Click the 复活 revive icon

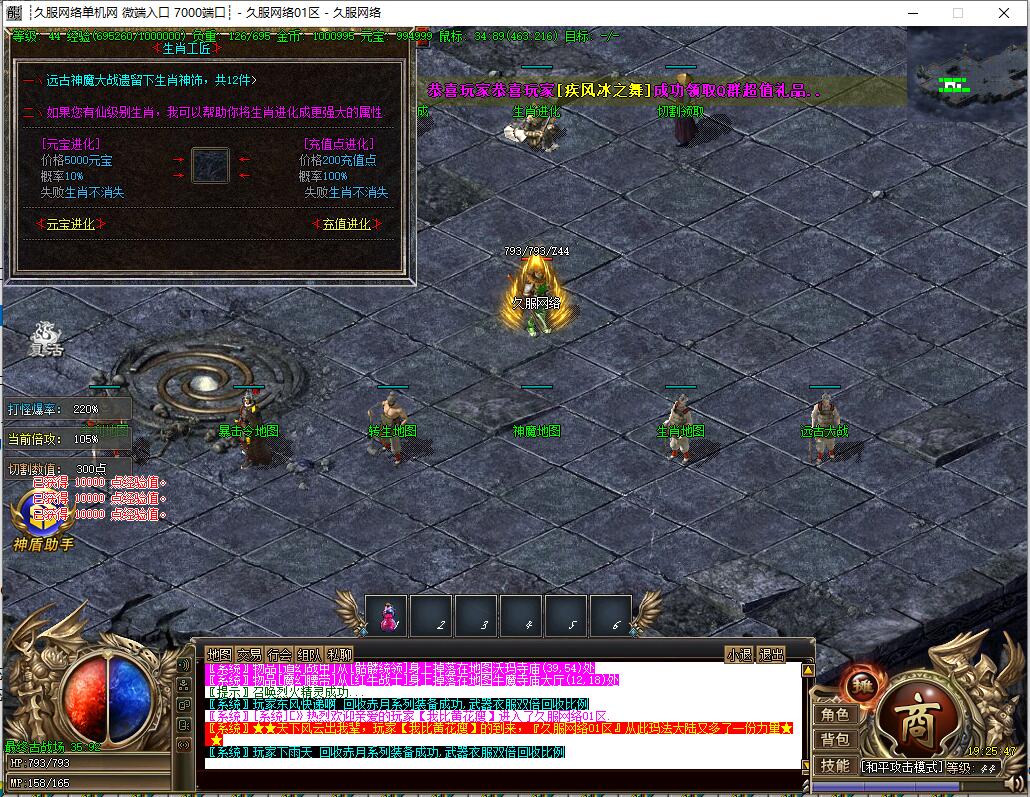click(44, 339)
